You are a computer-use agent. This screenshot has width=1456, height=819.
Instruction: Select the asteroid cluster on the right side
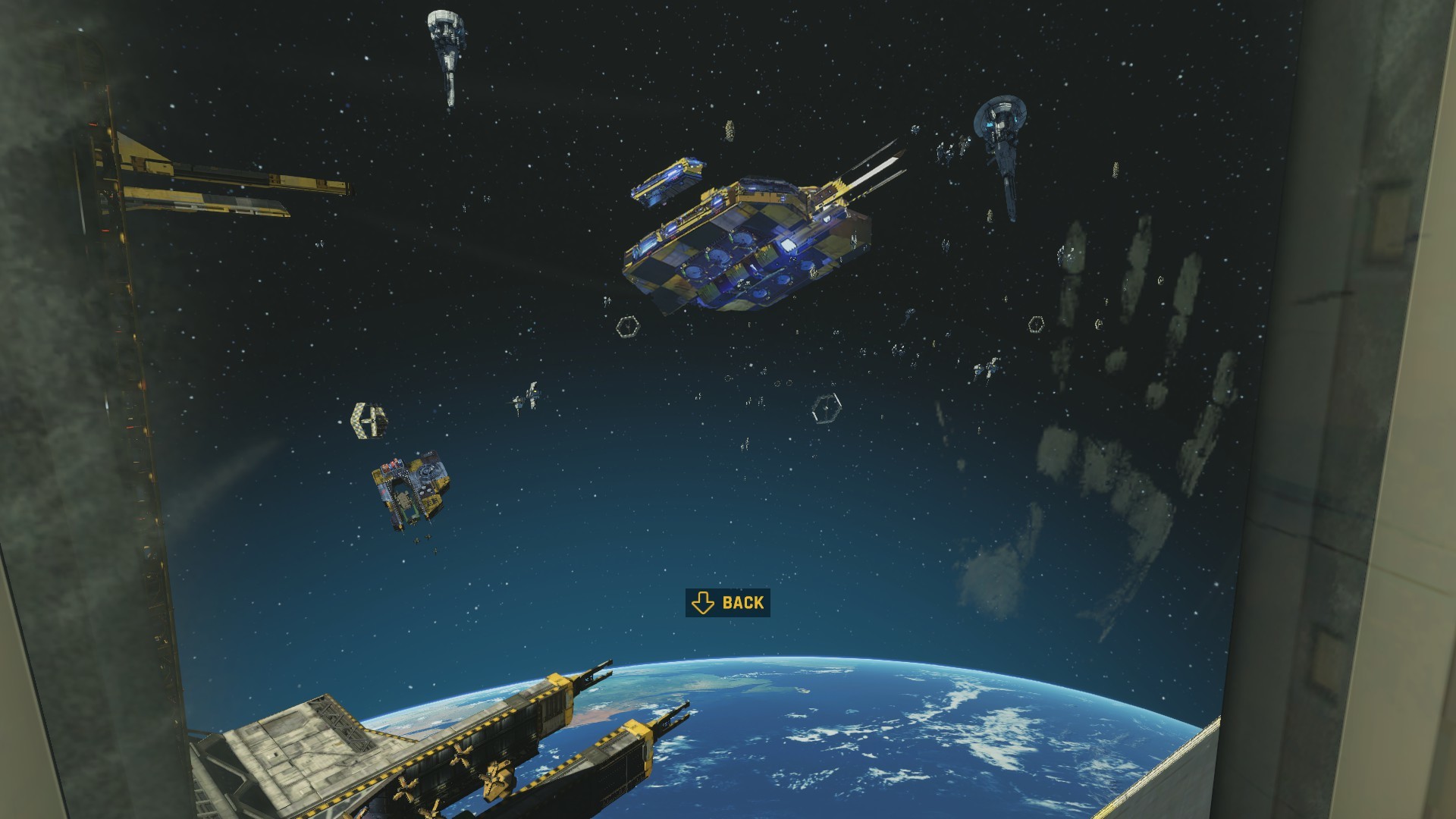[x=1137, y=318]
